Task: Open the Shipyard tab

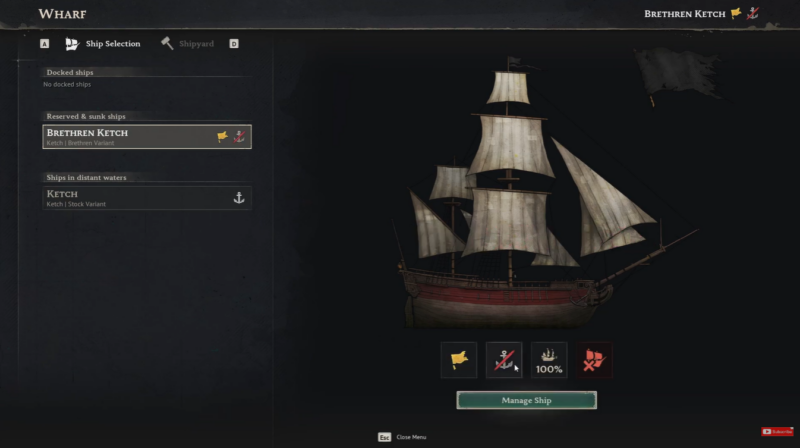Action: (x=188, y=44)
